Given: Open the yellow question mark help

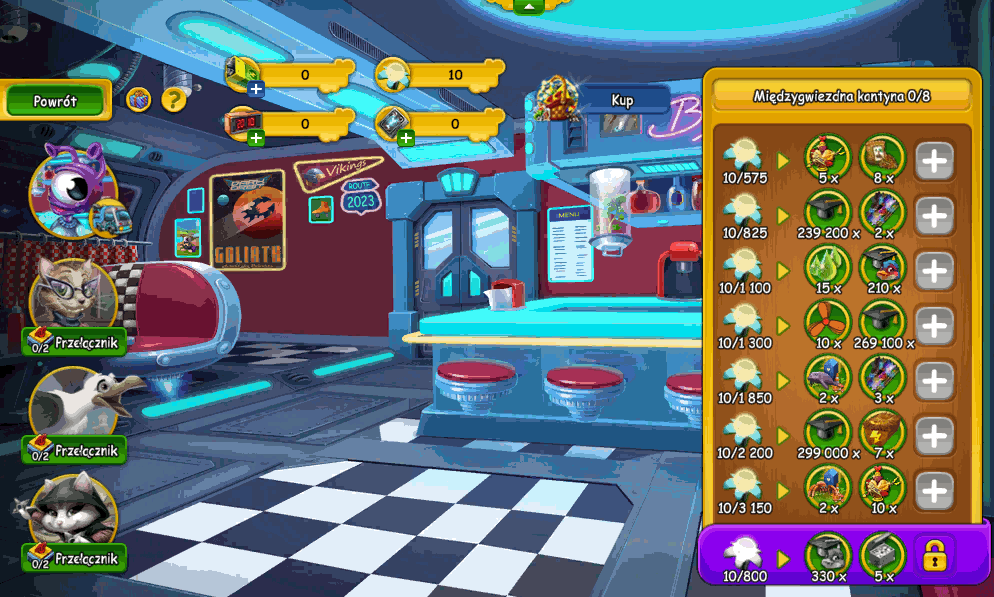Looking at the screenshot, I should (x=174, y=99).
